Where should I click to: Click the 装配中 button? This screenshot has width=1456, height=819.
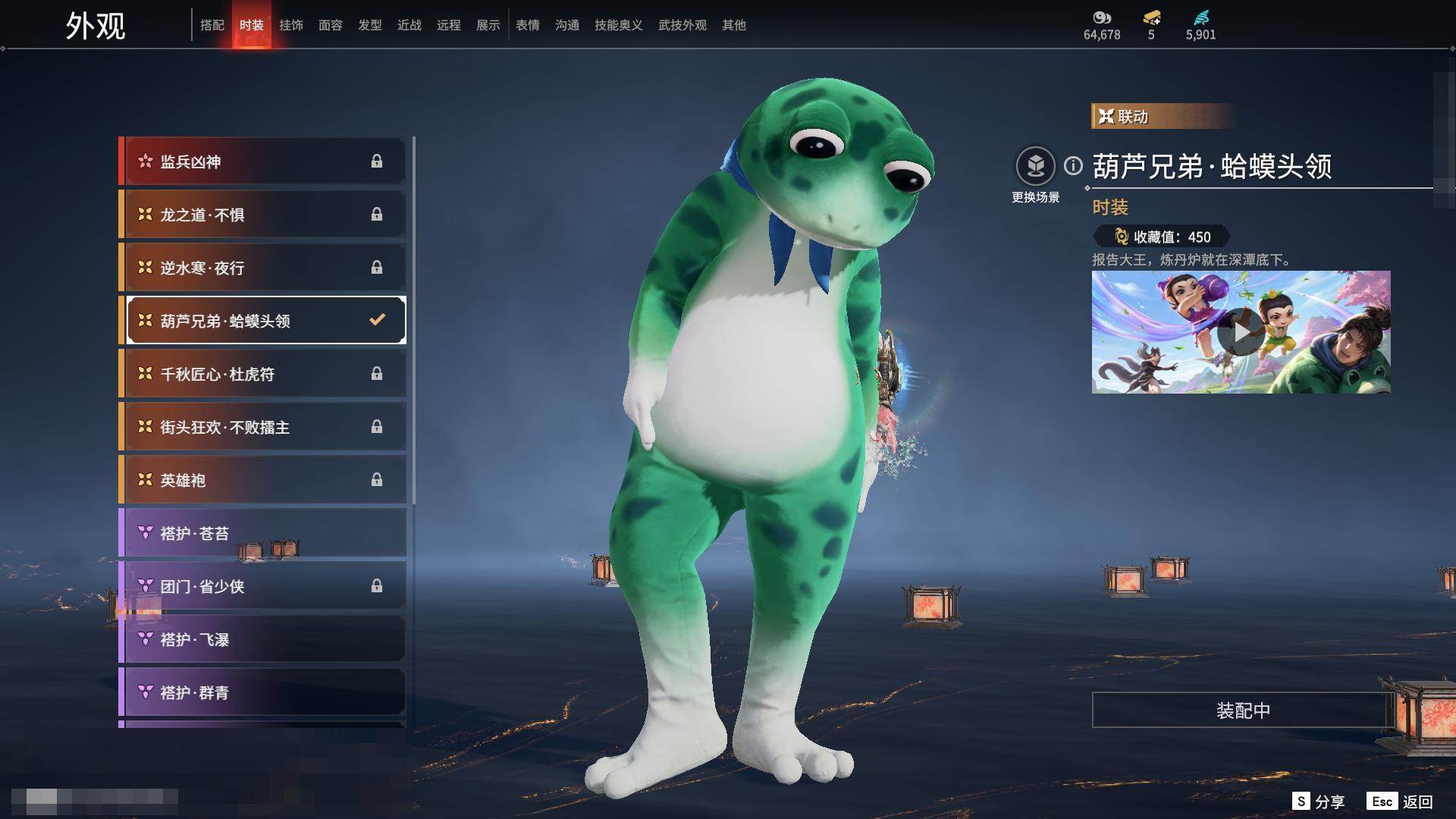coord(1243,711)
